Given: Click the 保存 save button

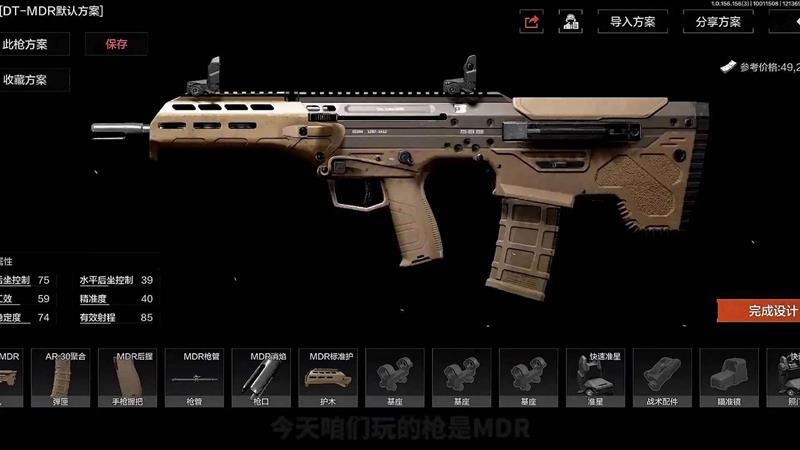Looking at the screenshot, I should point(116,44).
